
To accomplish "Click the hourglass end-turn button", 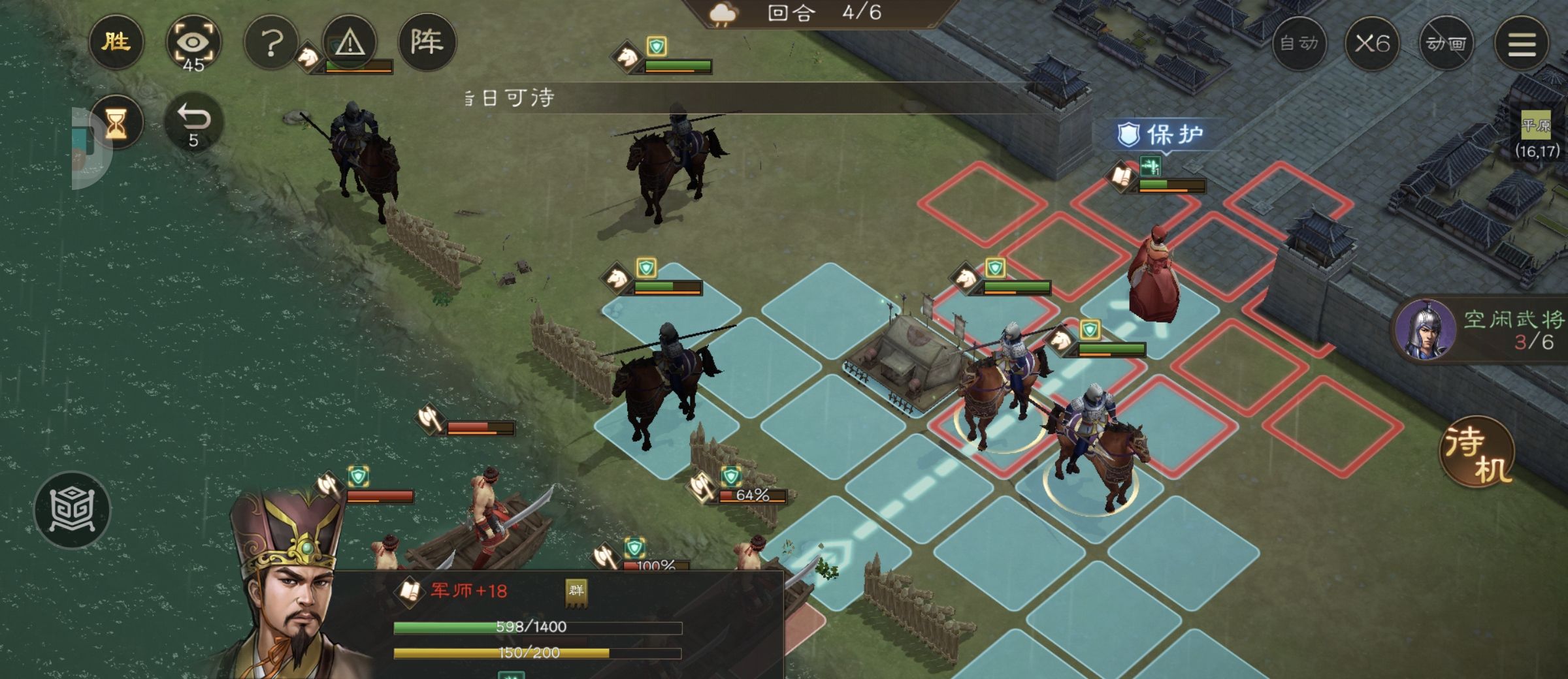I will 116,123.
